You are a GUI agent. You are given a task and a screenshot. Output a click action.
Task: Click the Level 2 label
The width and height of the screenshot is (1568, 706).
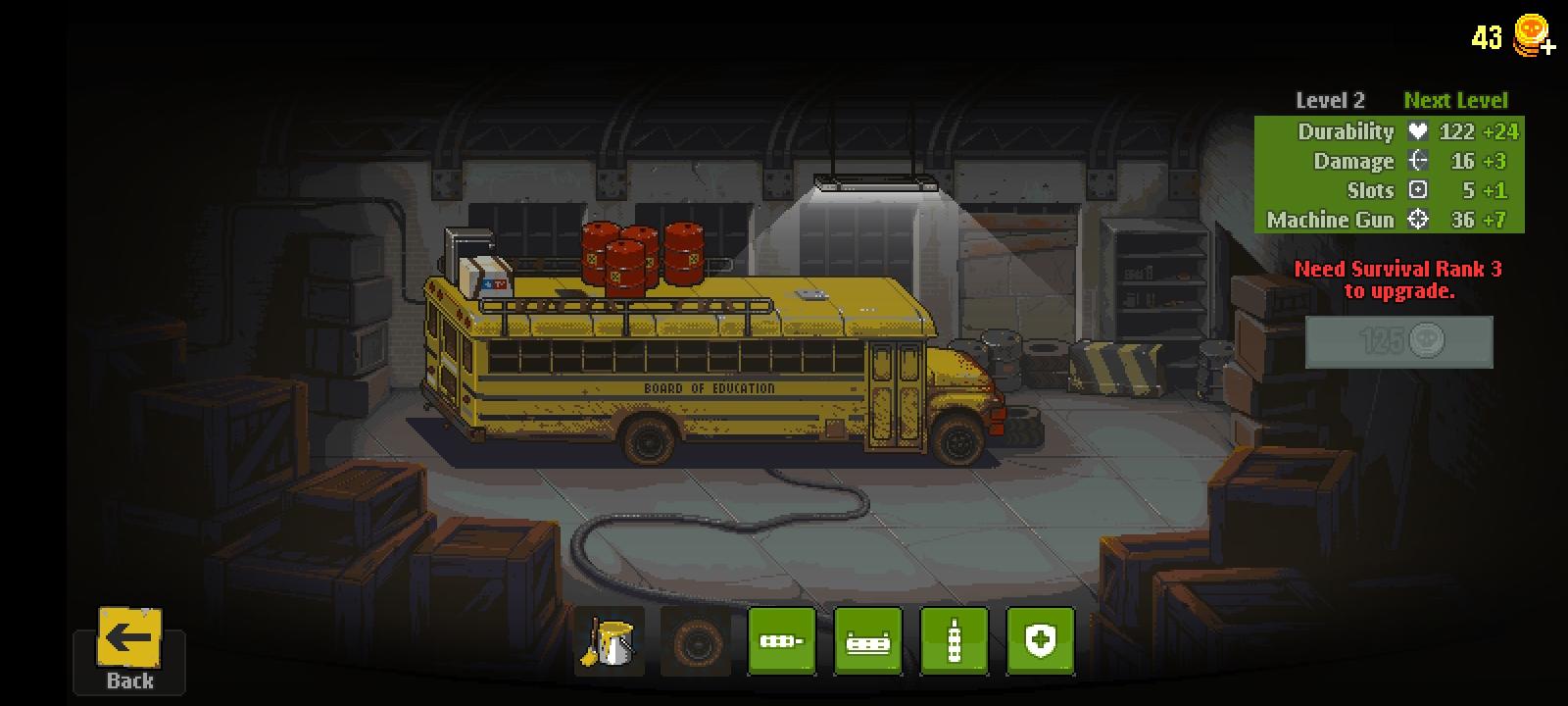point(1330,99)
